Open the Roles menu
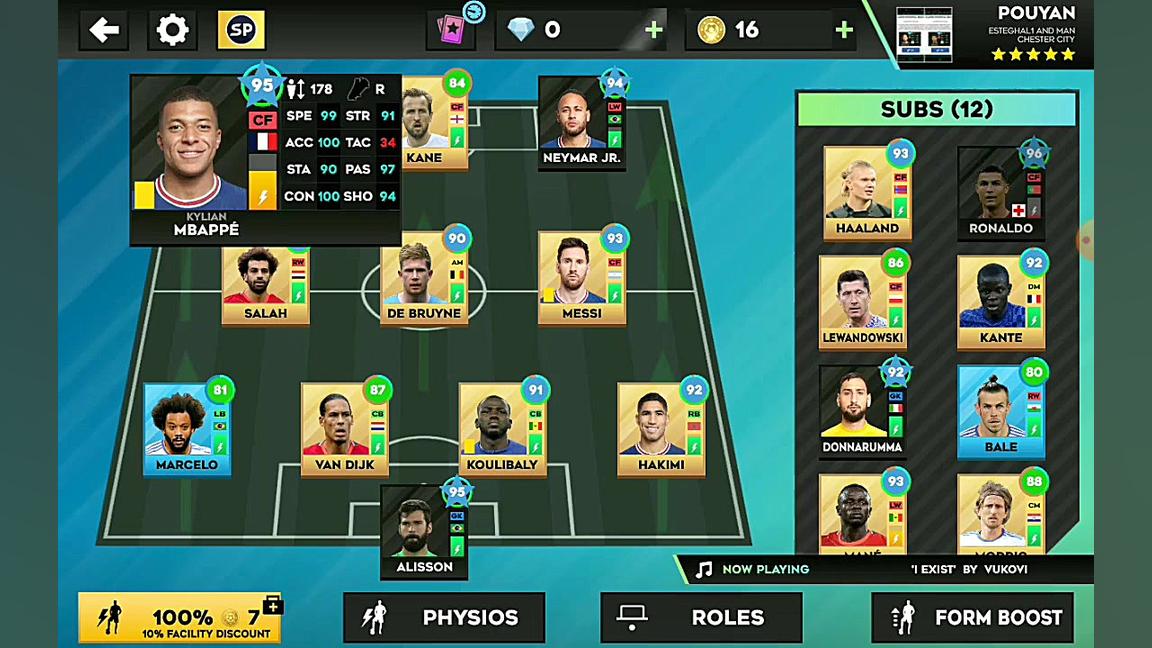Screen dimensions: 1152x648 click(701, 617)
